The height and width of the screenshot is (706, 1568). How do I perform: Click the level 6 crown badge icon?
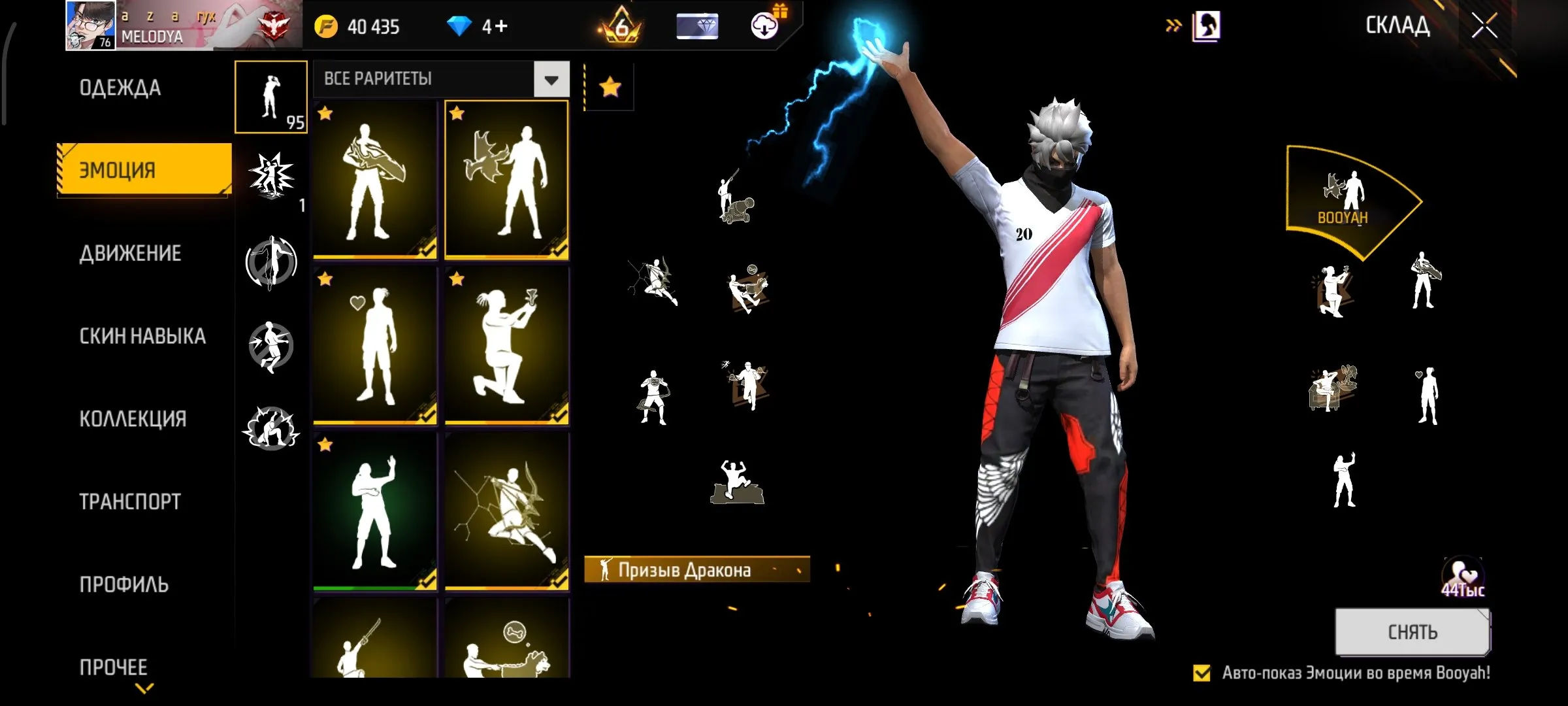pyautogui.click(x=622, y=26)
